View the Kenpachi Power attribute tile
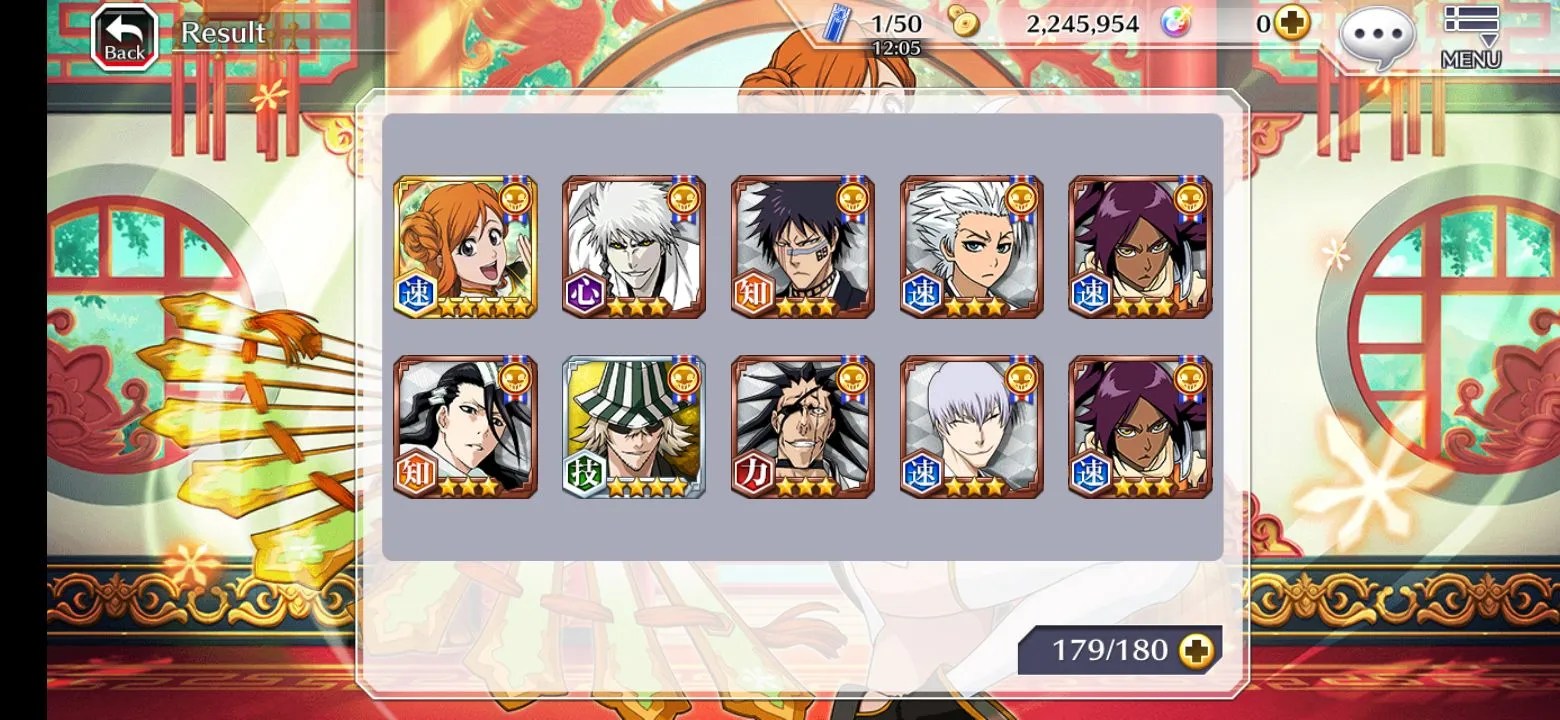The image size is (1560, 720). pyautogui.click(x=803, y=427)
